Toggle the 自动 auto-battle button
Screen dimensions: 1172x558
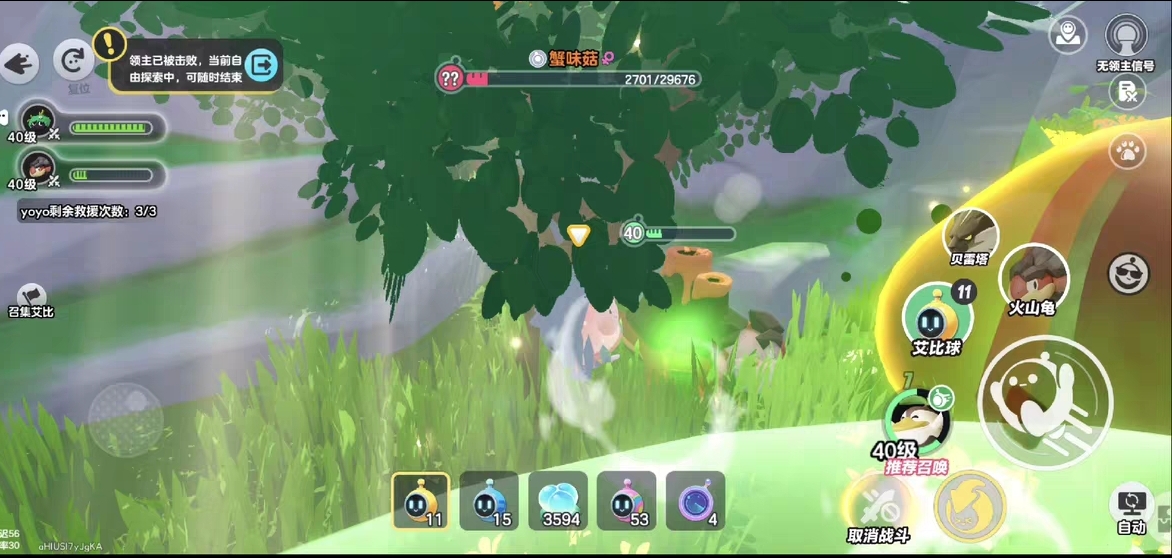coord(1131,507)
